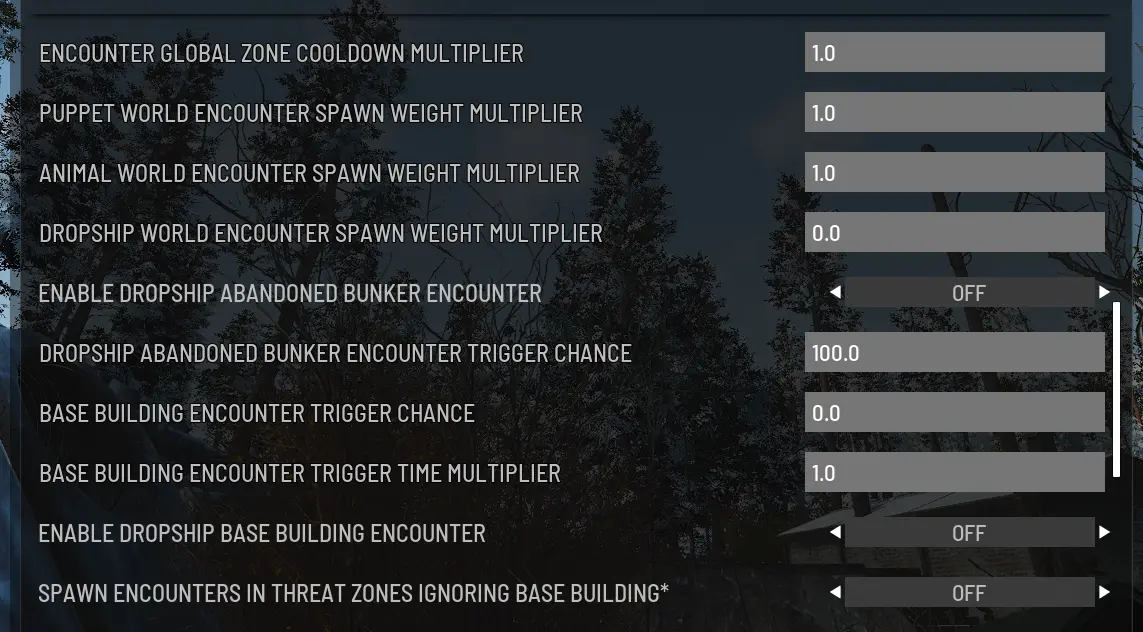The image size is (1143, 632).
Task: Select the Base Building Encounter Trigger Chance field
Action: point(954,413)
